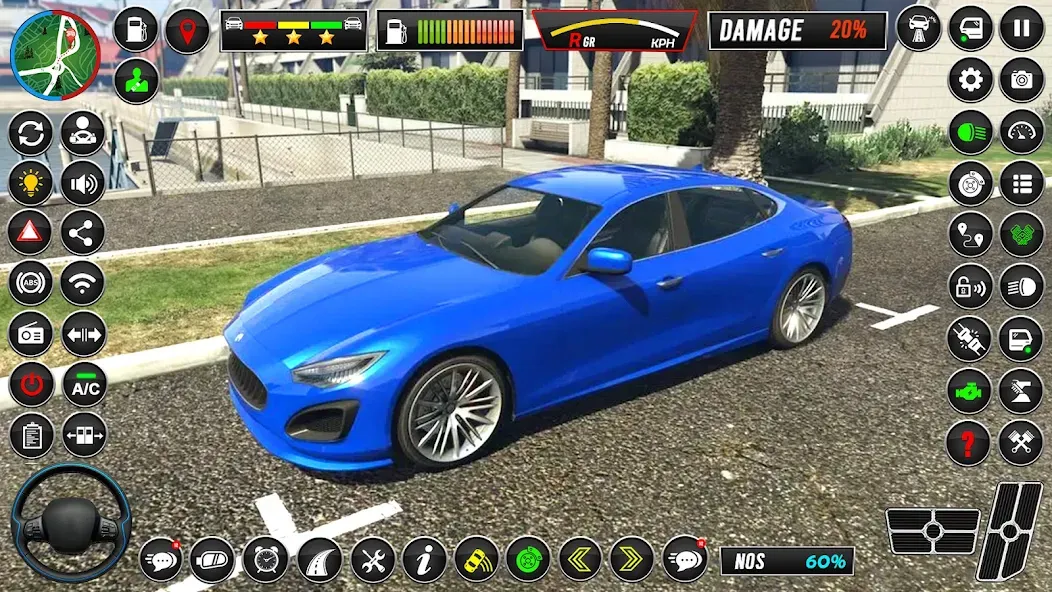Select the green engine icon button

pyautogui.click(x=968, y=390)
